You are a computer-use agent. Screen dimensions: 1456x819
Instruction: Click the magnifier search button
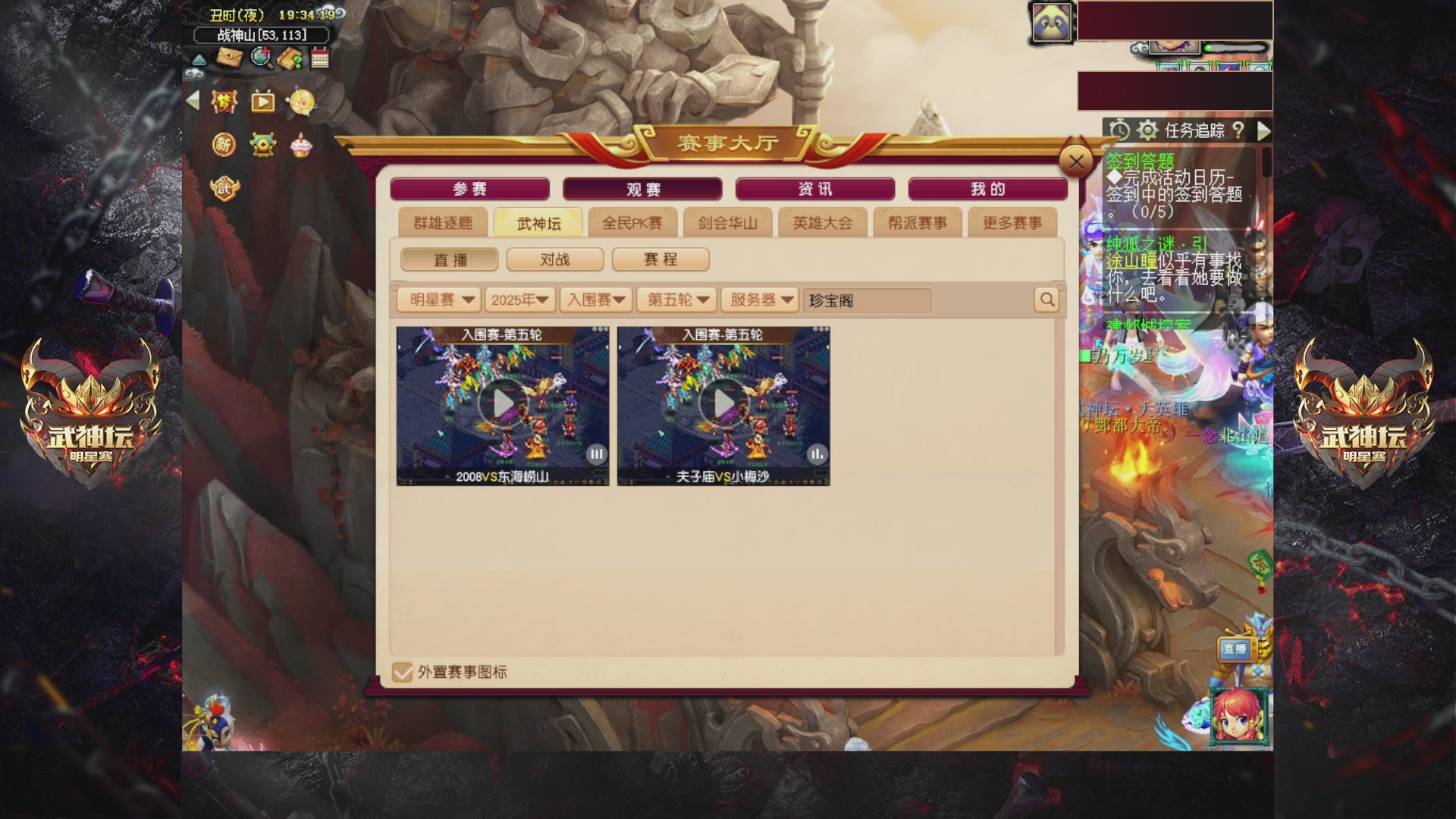(x=1046, y=300)
